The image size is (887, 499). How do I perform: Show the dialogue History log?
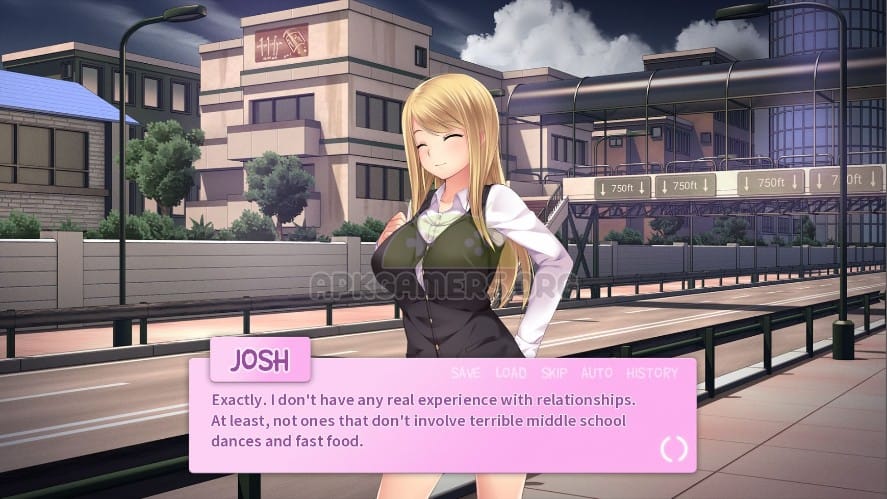coord(652,373)
